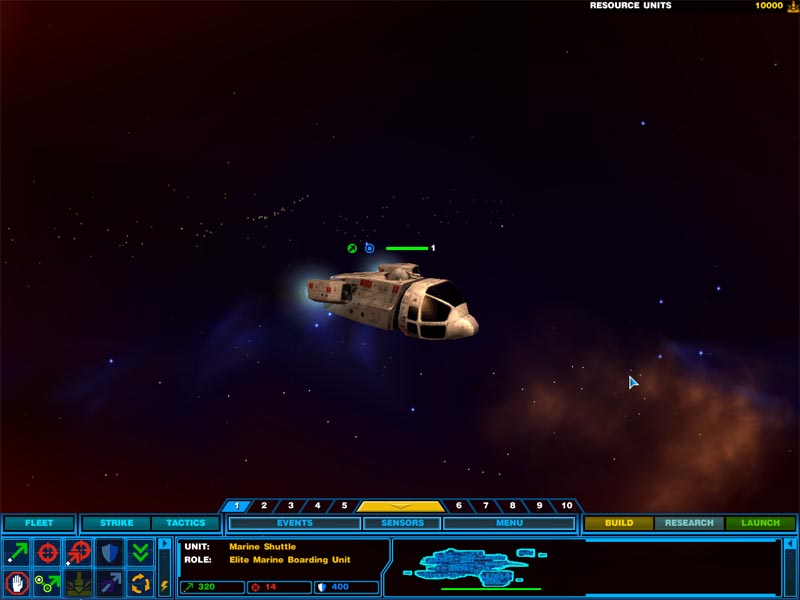Show the Events log
This screenshot has width=800, height=600.
pos(294,523)
